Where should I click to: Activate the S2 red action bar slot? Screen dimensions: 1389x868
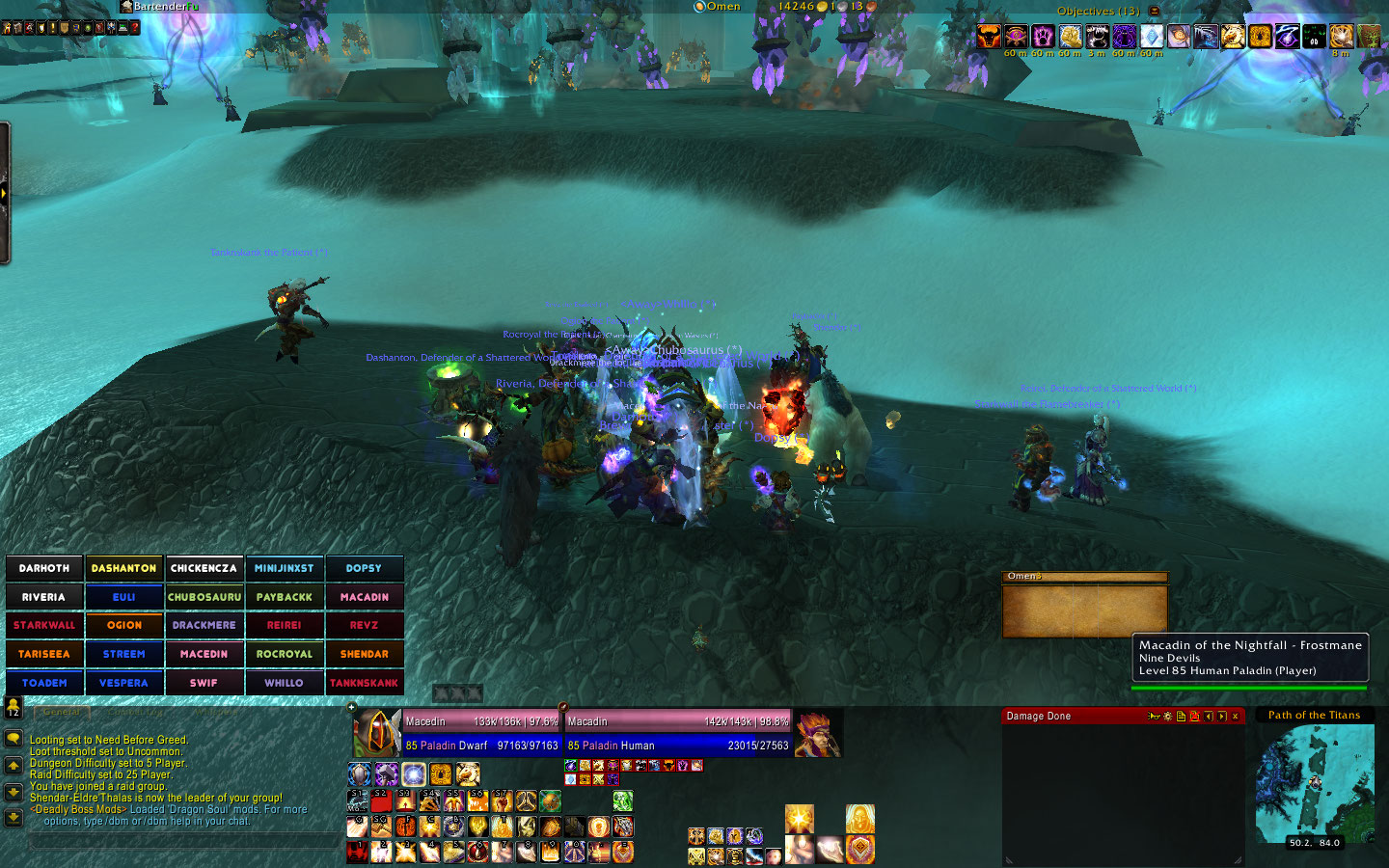point(382,800)
